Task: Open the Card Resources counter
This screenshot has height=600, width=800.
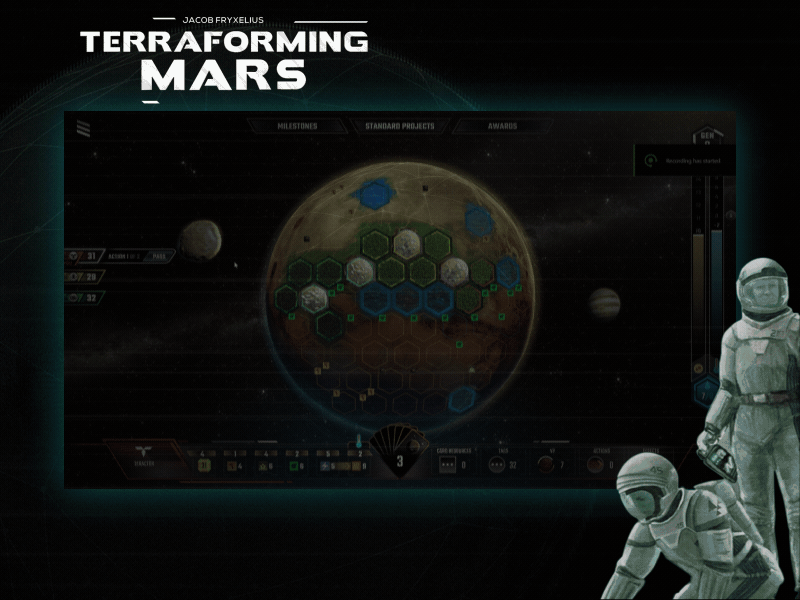Action: pos(446,465)
